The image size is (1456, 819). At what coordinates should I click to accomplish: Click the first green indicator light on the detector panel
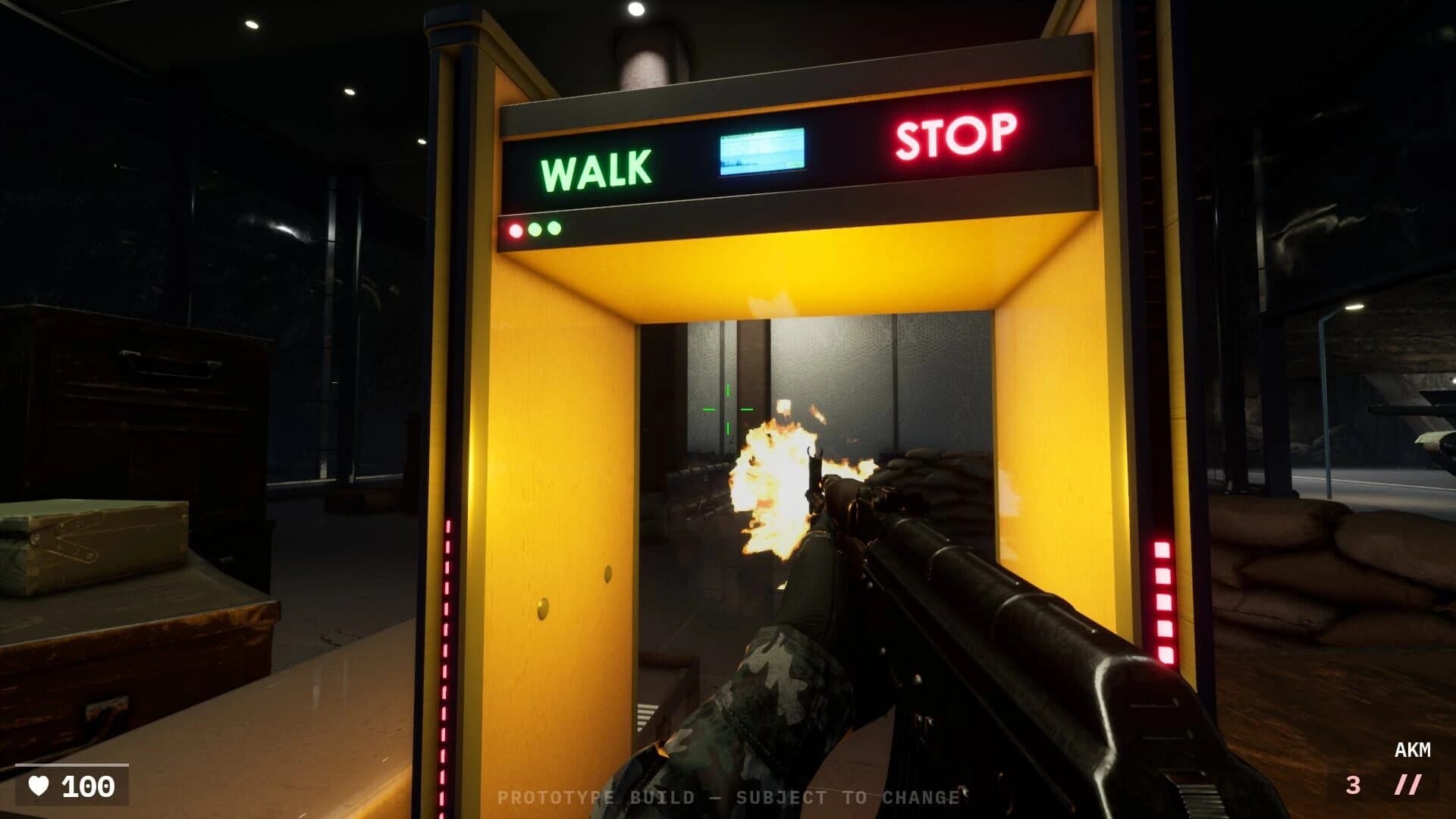[x=534, y=227]
